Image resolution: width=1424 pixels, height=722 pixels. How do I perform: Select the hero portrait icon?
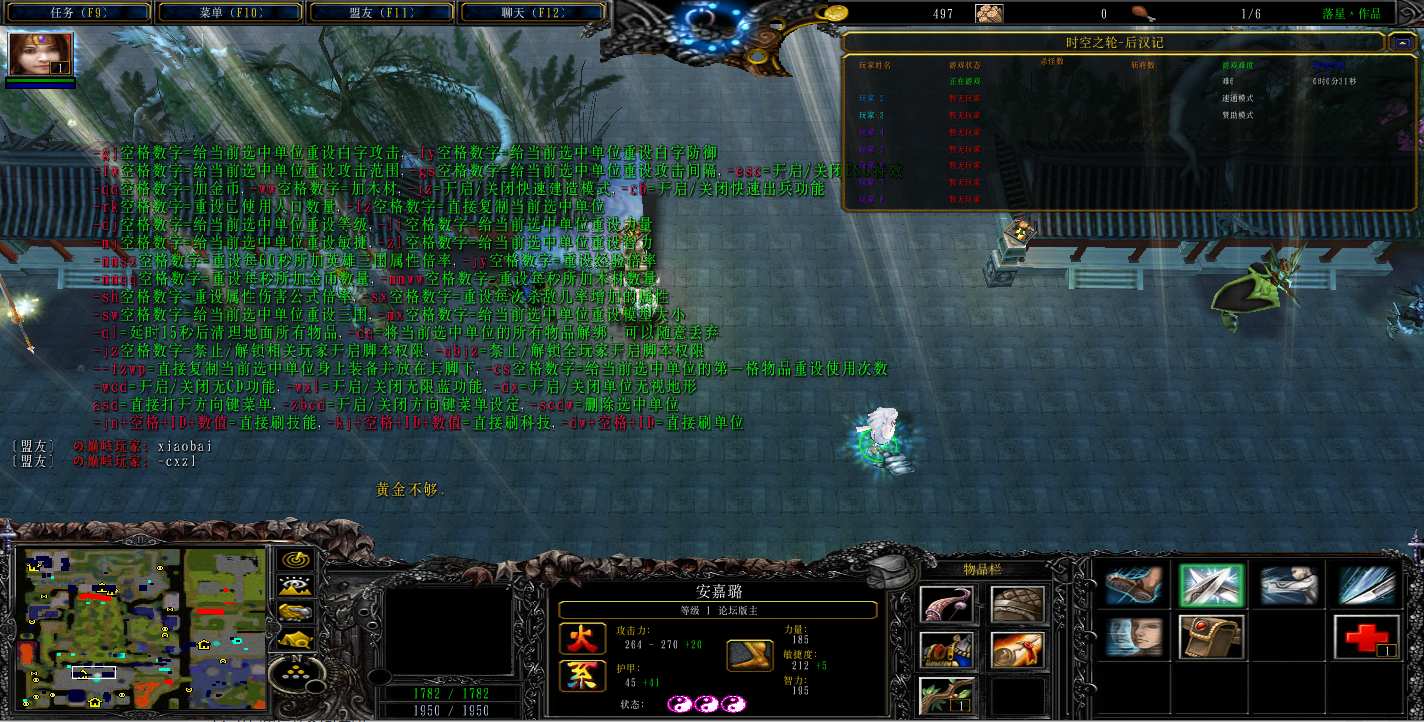coord(41,56)
